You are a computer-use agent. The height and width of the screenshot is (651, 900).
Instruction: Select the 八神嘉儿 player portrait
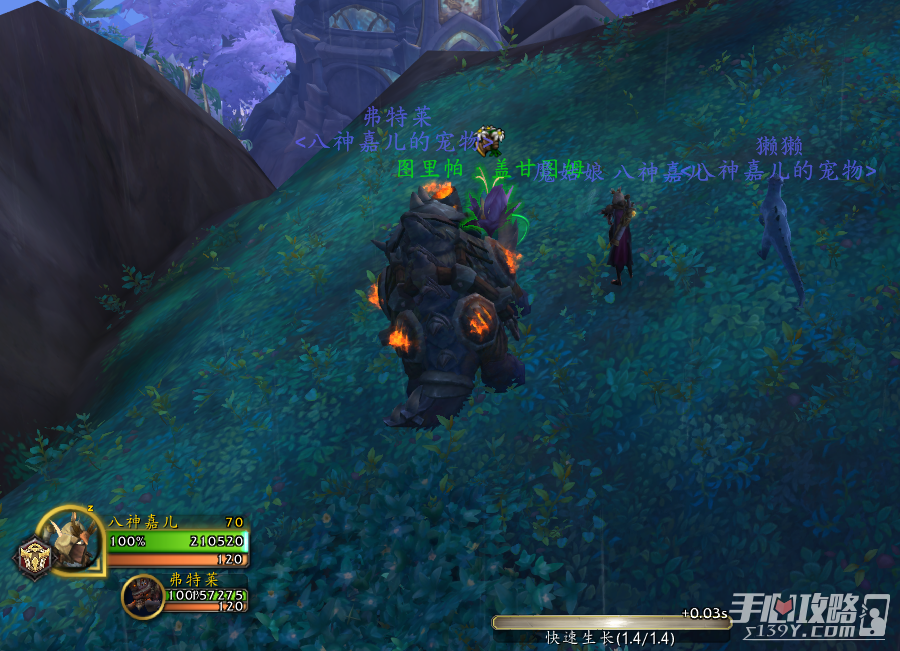74,540
